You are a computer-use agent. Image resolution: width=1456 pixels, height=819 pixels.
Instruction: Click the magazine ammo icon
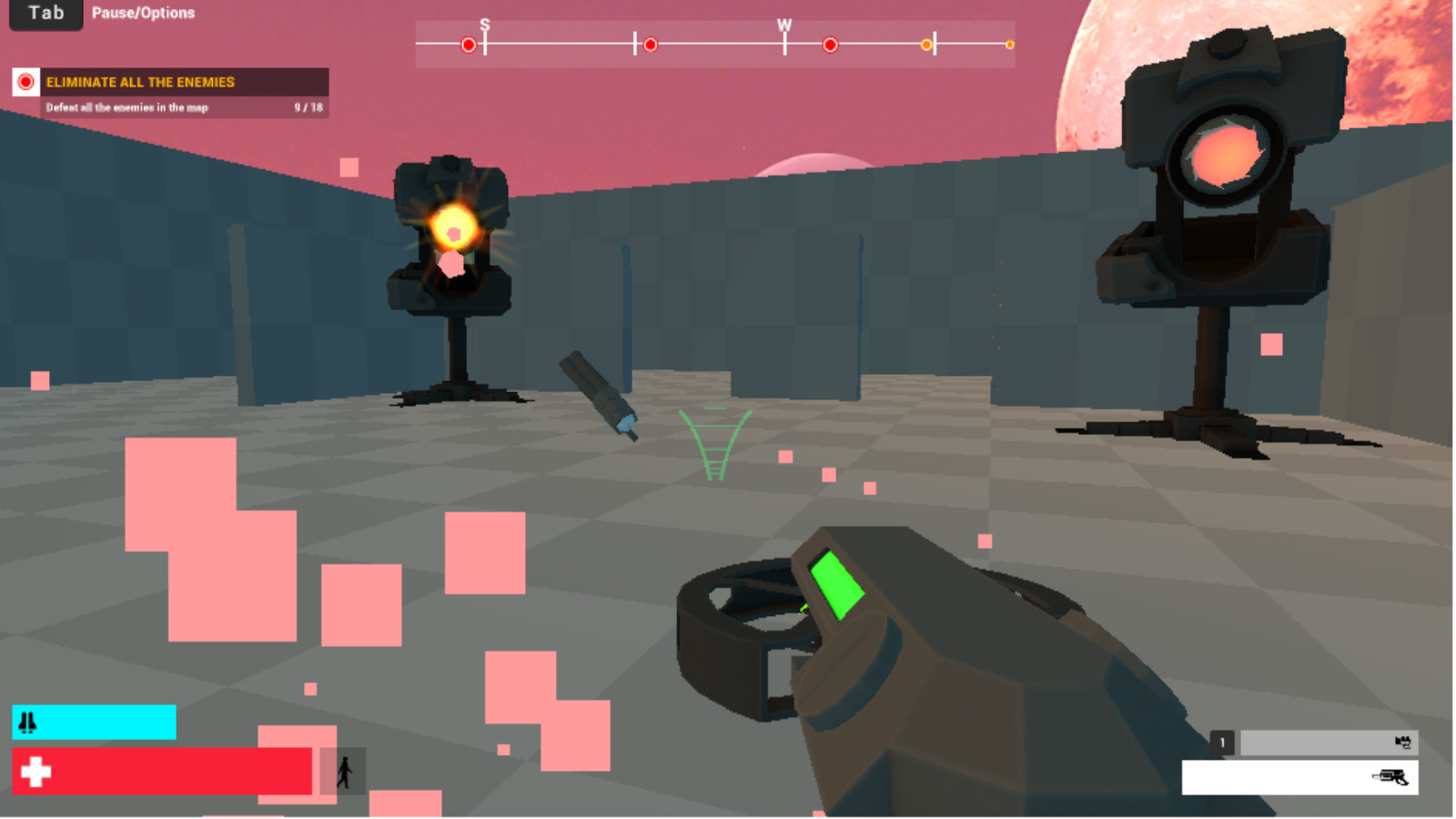(x=1404, y=743)
